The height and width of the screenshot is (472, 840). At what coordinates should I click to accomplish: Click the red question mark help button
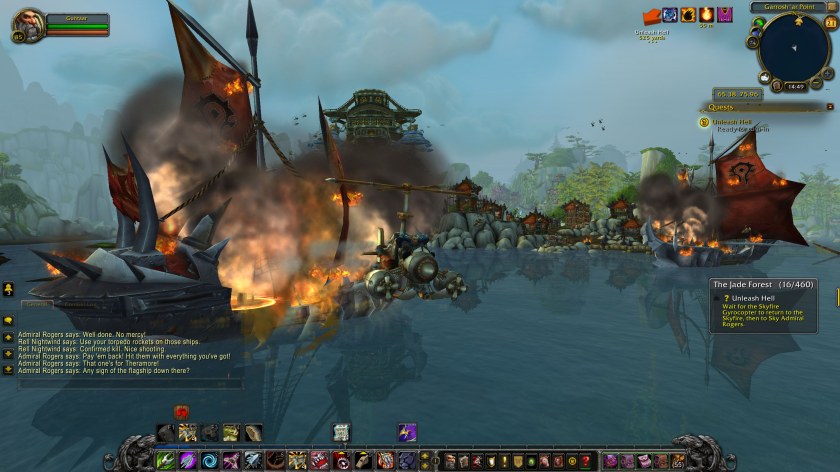[x=585, y=461]
